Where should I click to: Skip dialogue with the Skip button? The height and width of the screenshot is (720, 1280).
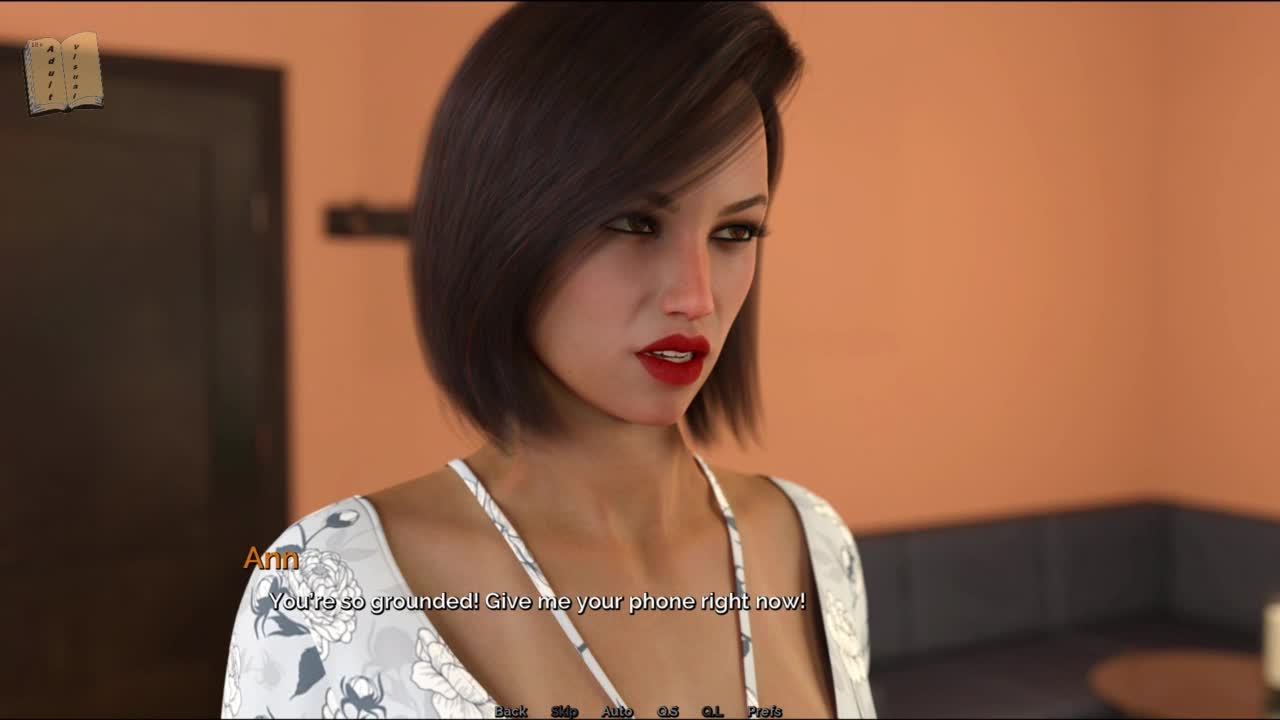click(x=564, y=711)
